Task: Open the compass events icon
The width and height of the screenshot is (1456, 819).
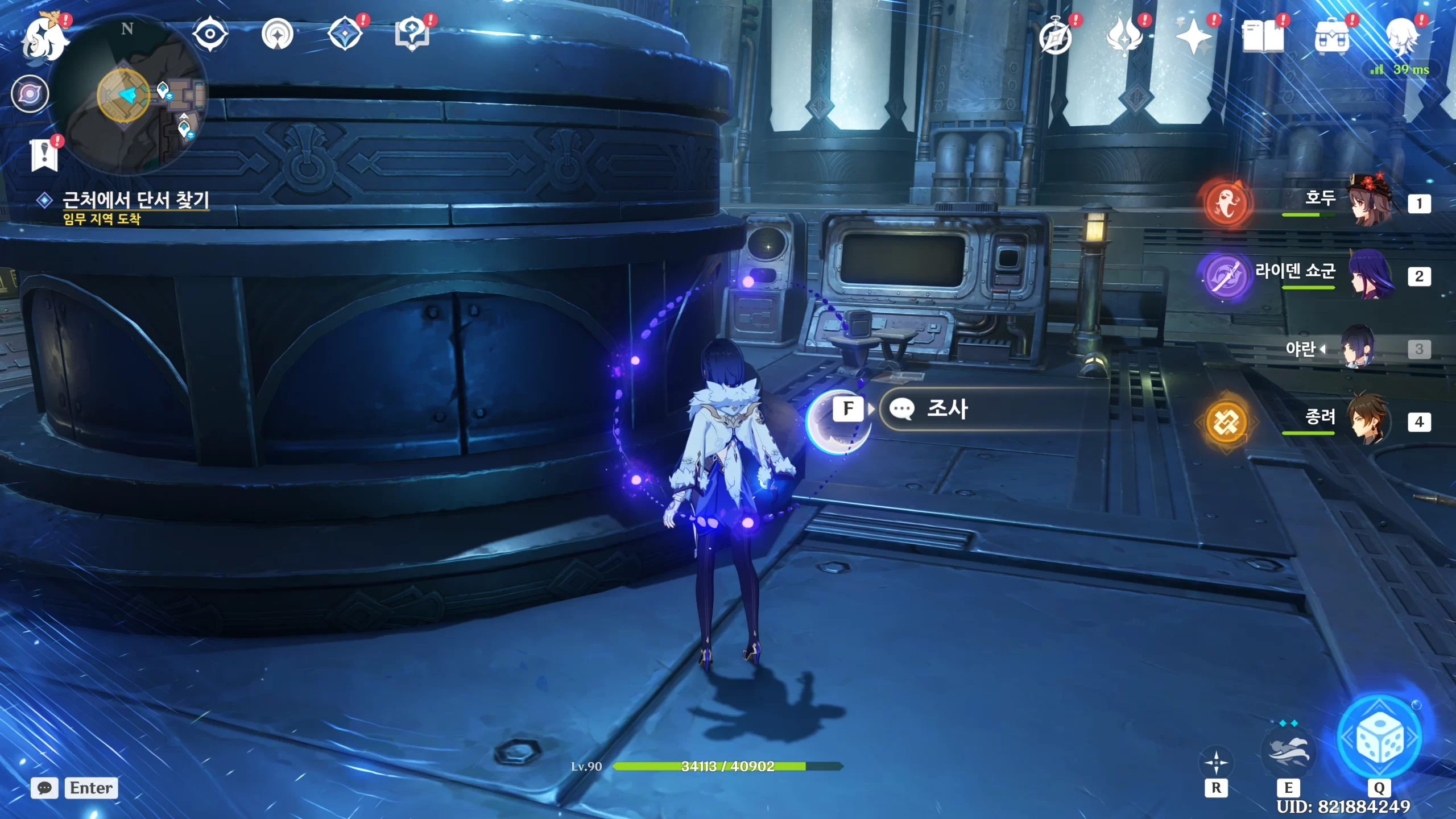Action: pos(1056,38)
